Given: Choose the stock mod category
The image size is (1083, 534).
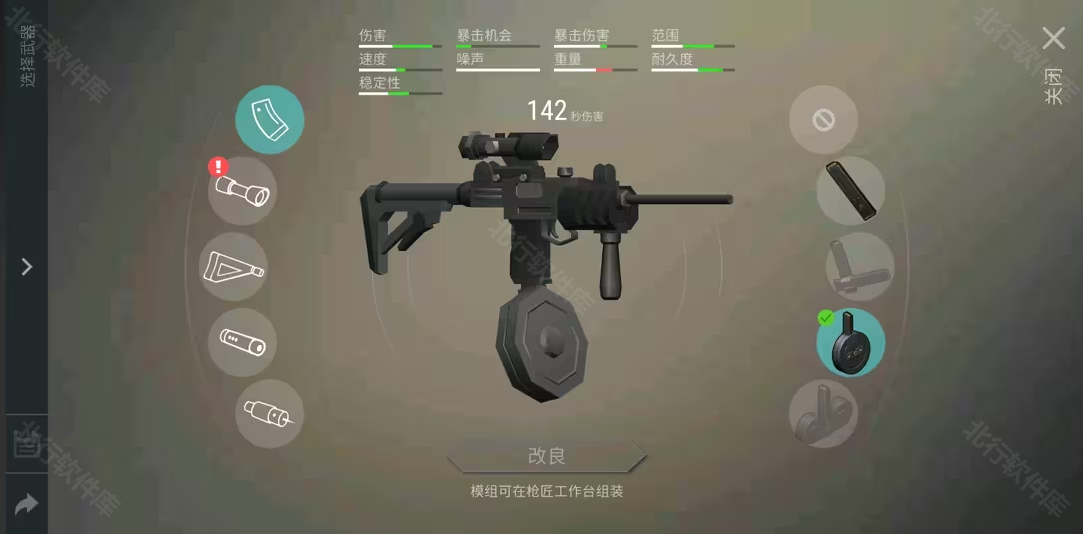Looking at the screenshot, I should click(x=233, y=267).
